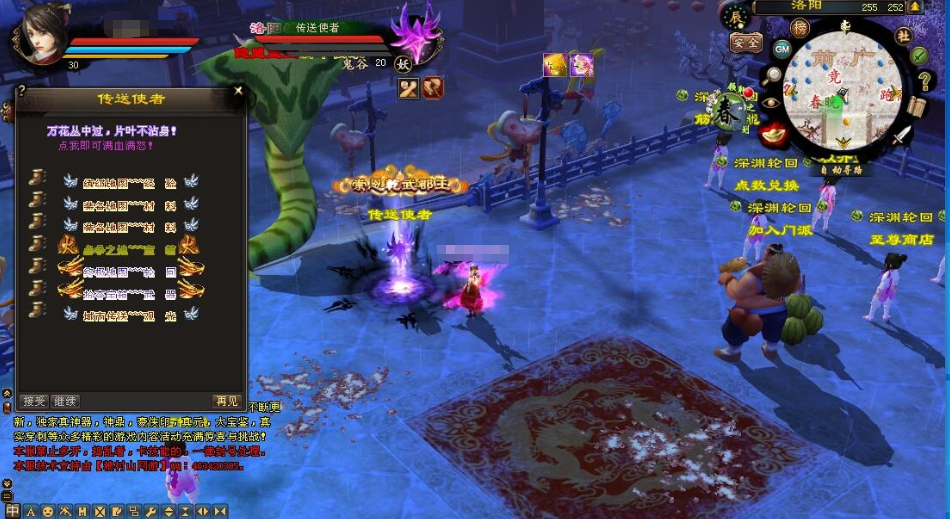950x519 pixels.
Task: Click the player character portrait
Action: point(40,32)
